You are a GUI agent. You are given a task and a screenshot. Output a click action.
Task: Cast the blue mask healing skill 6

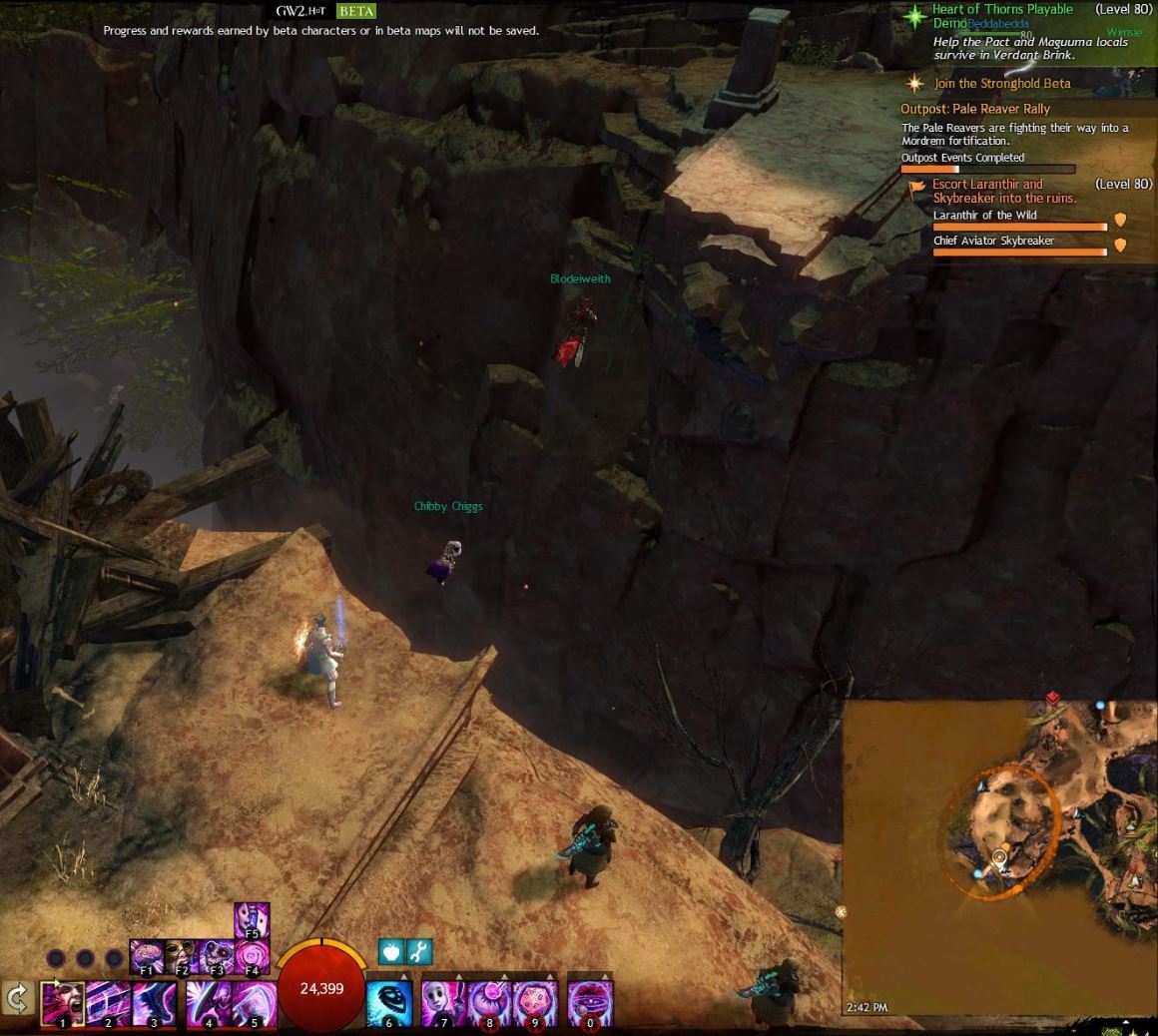[x=389, y=1003]
